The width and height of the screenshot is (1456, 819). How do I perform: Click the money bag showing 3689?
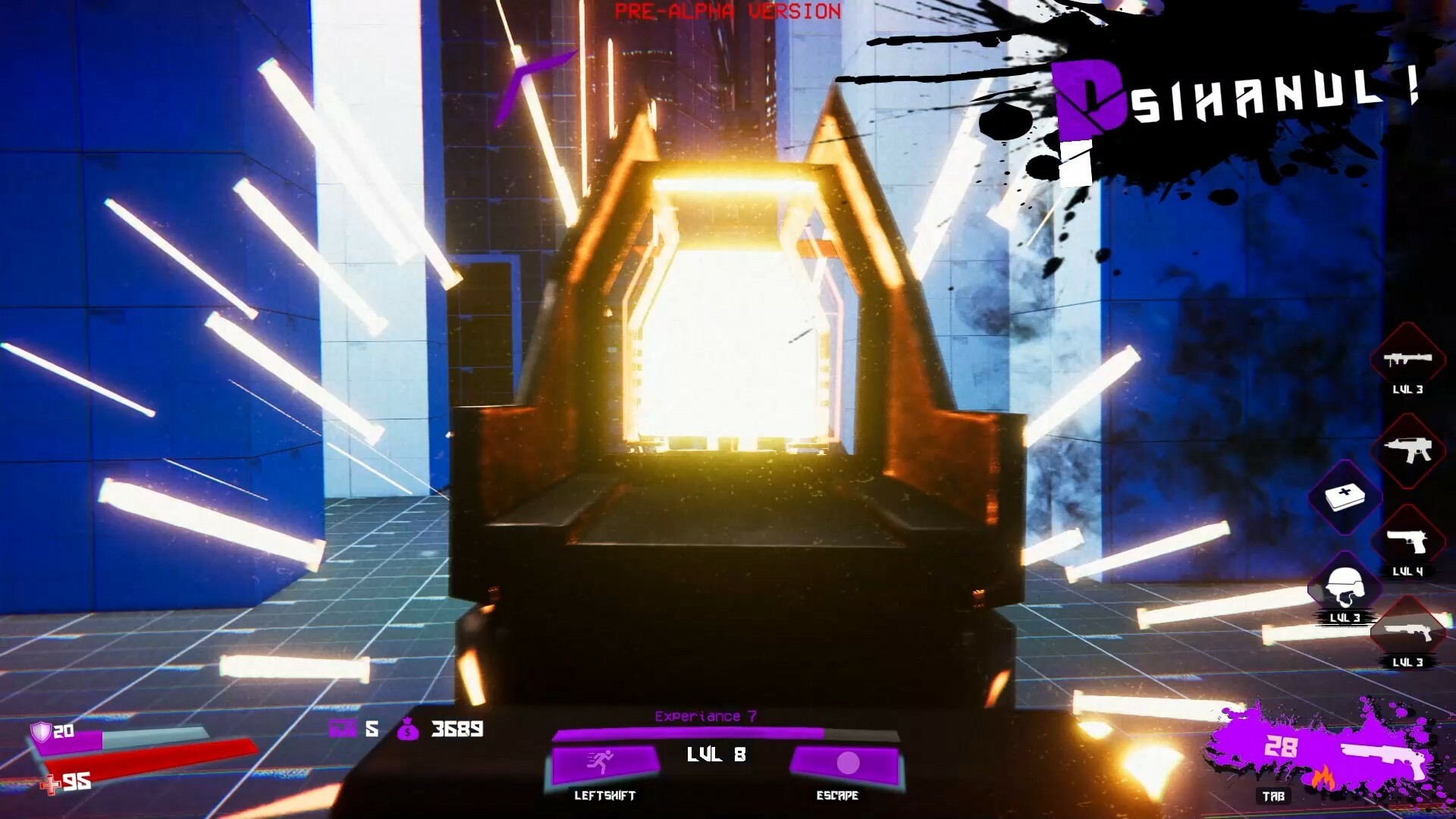coord(409,730)
